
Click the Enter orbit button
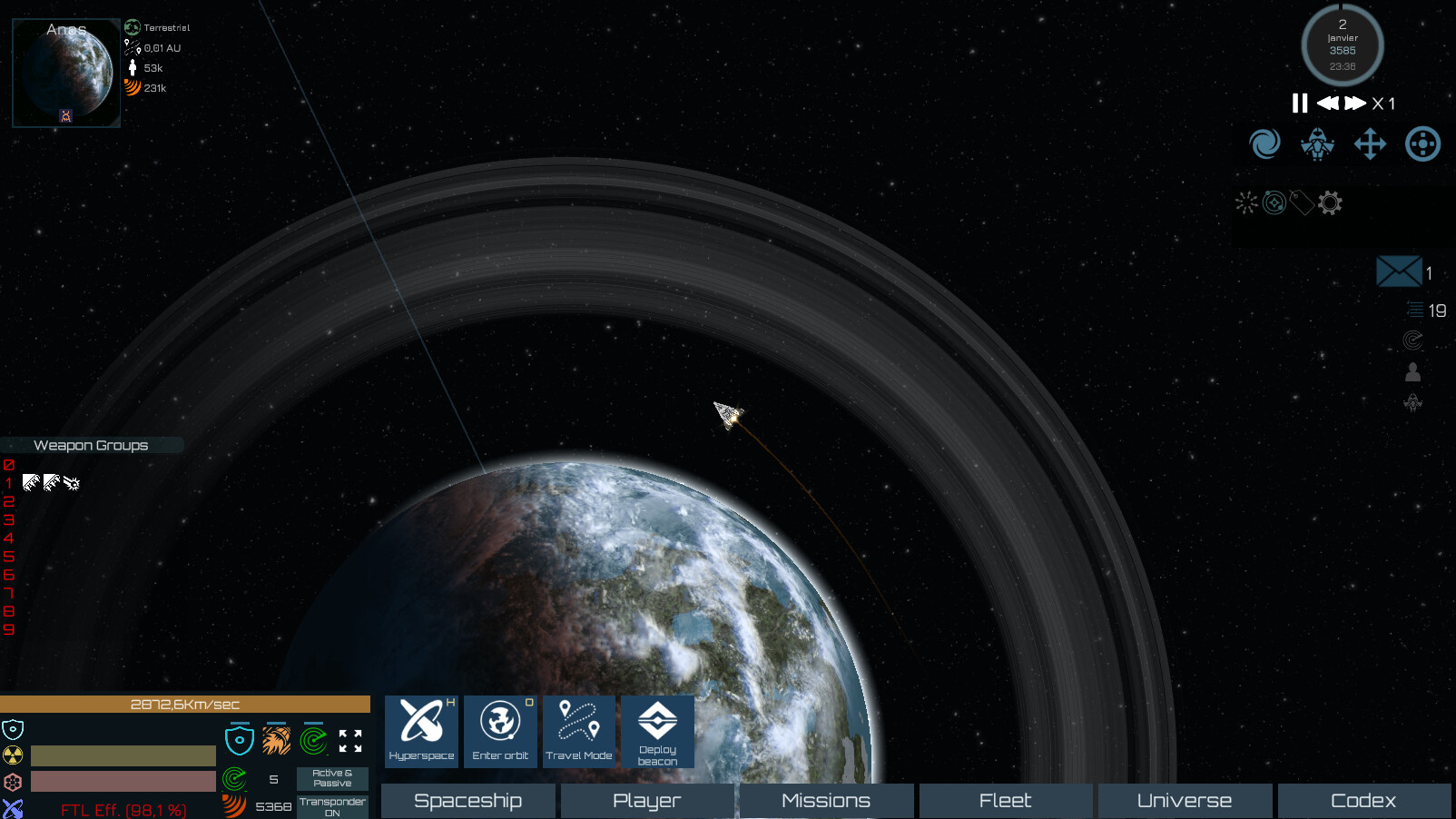point(500,731)
